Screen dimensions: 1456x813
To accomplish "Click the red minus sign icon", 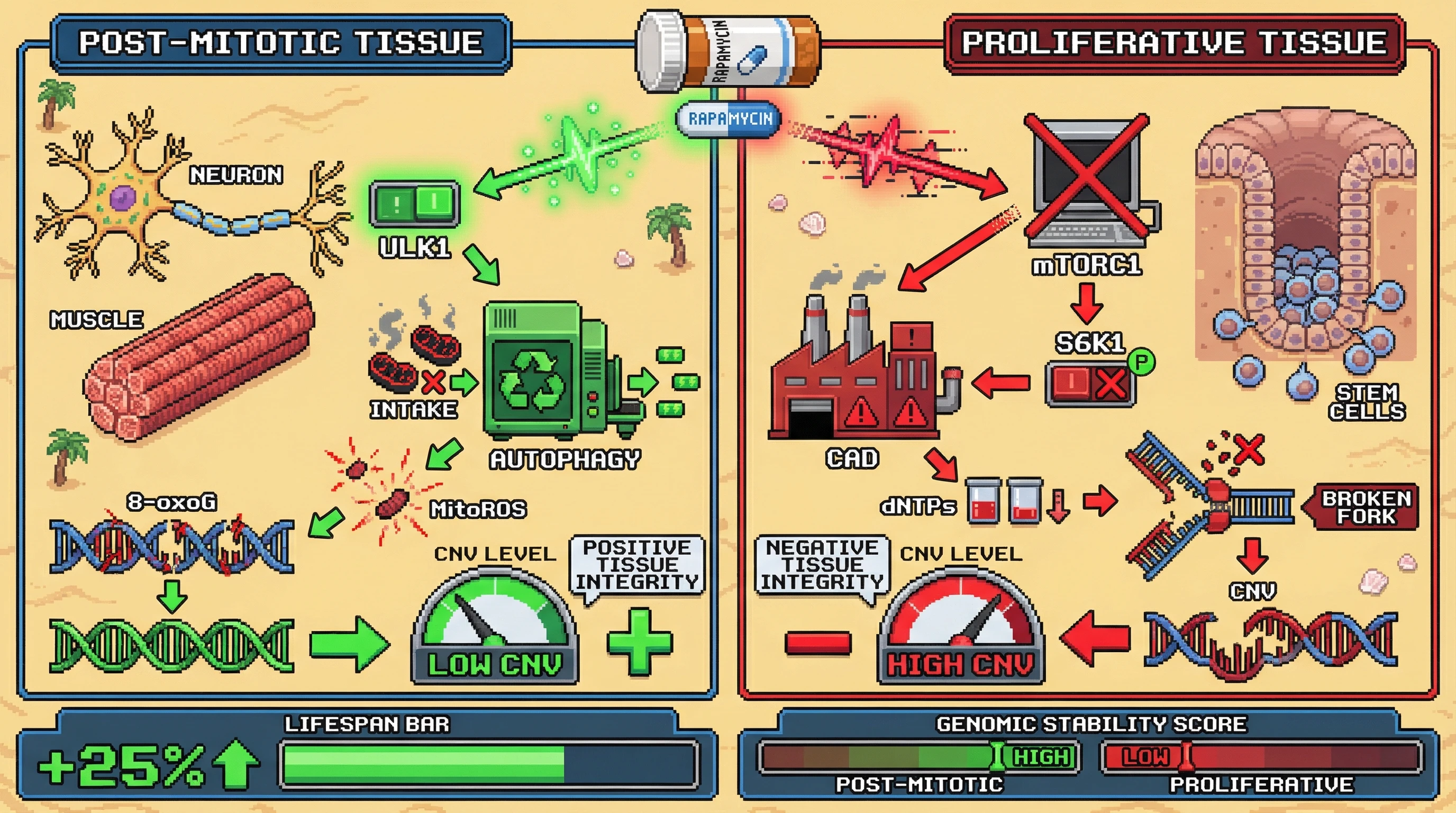I will click(x=818, y=642).
